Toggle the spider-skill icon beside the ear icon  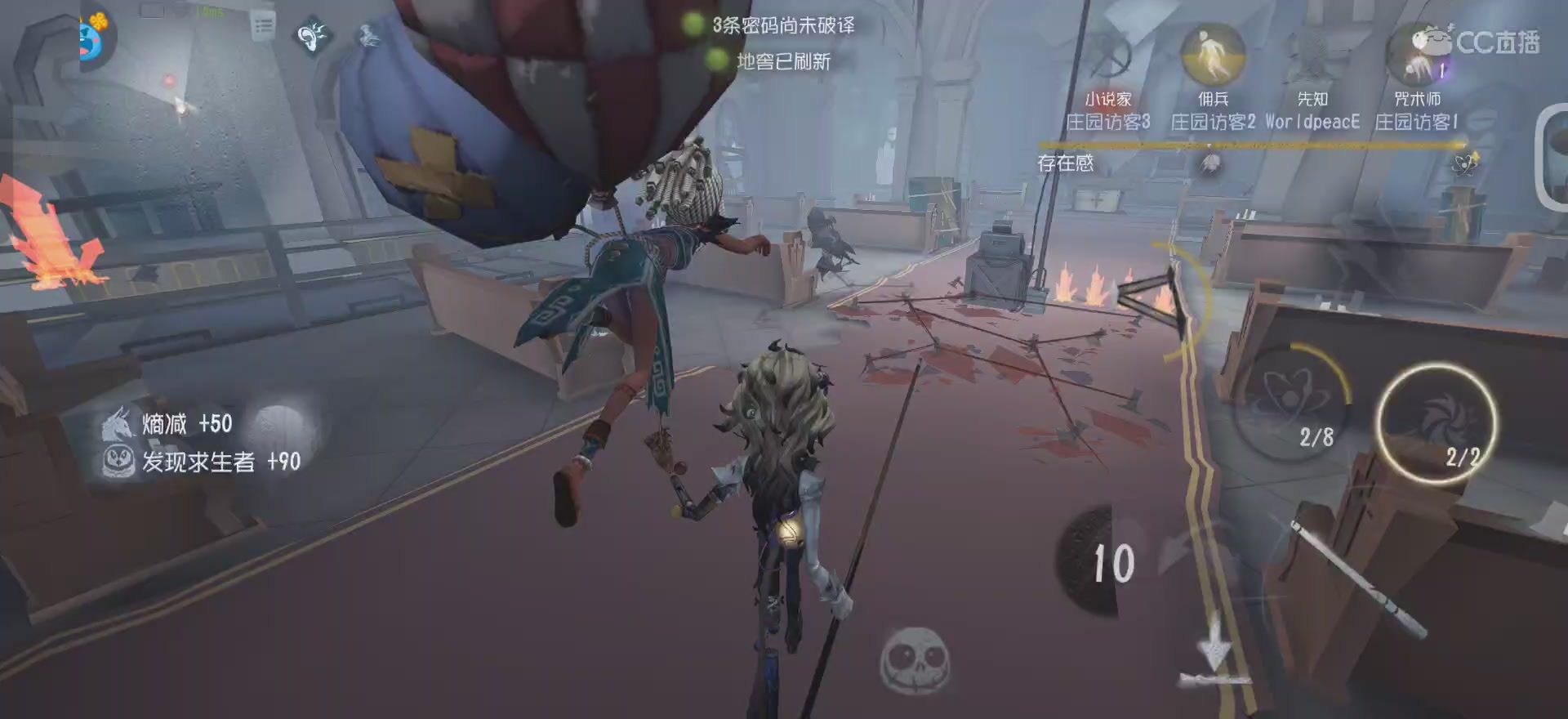point(367,37)
